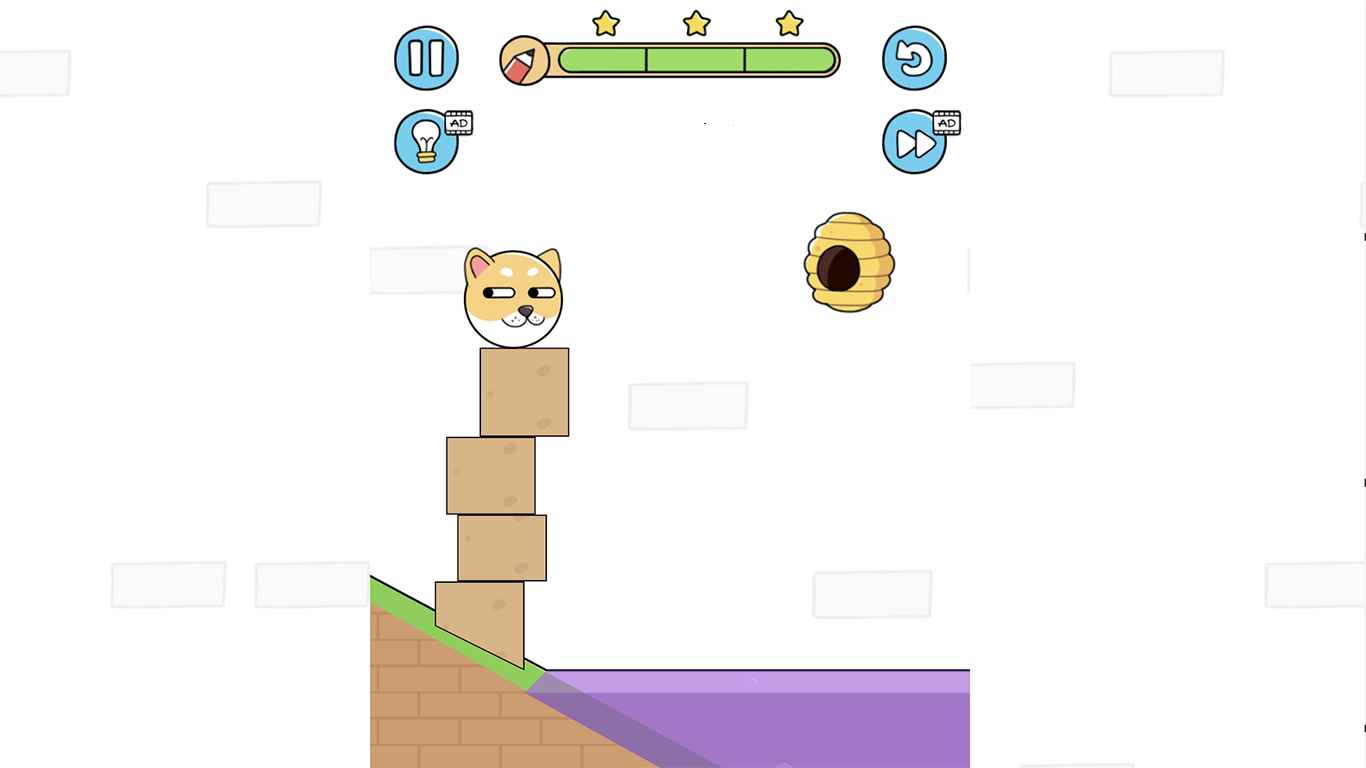Restart the current level
The image size is (1366, 768).
point(913,58)
